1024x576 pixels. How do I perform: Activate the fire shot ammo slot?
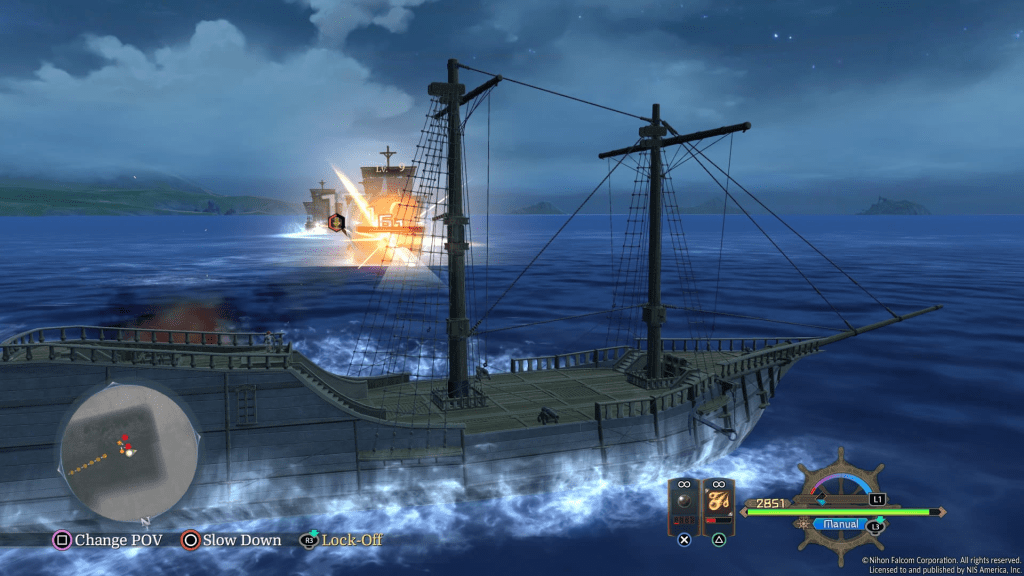click(718, 505)
